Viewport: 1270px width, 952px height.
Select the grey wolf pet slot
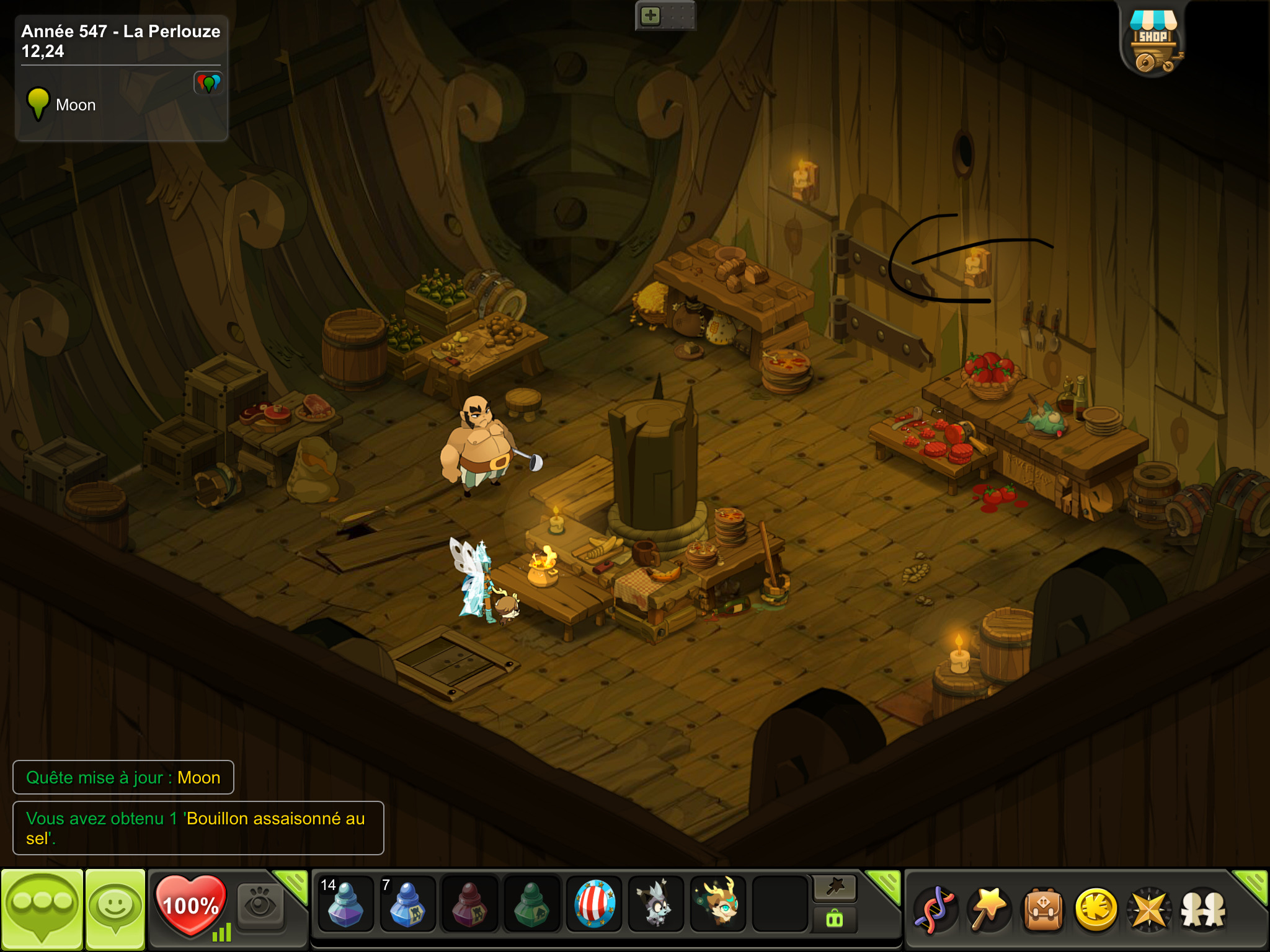[x=655, y=905]
